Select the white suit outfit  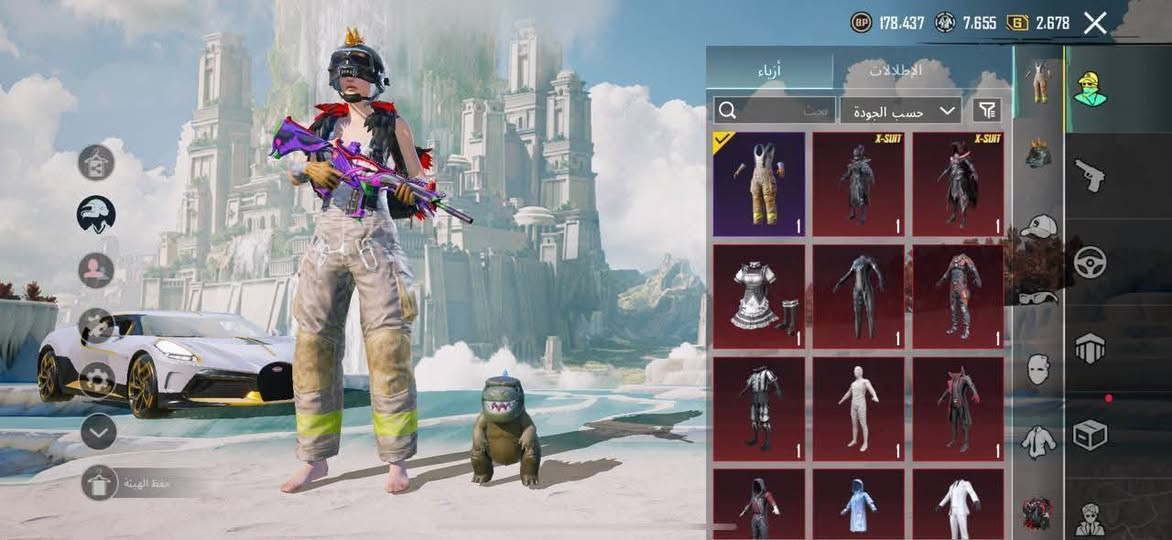click(958, 504)
